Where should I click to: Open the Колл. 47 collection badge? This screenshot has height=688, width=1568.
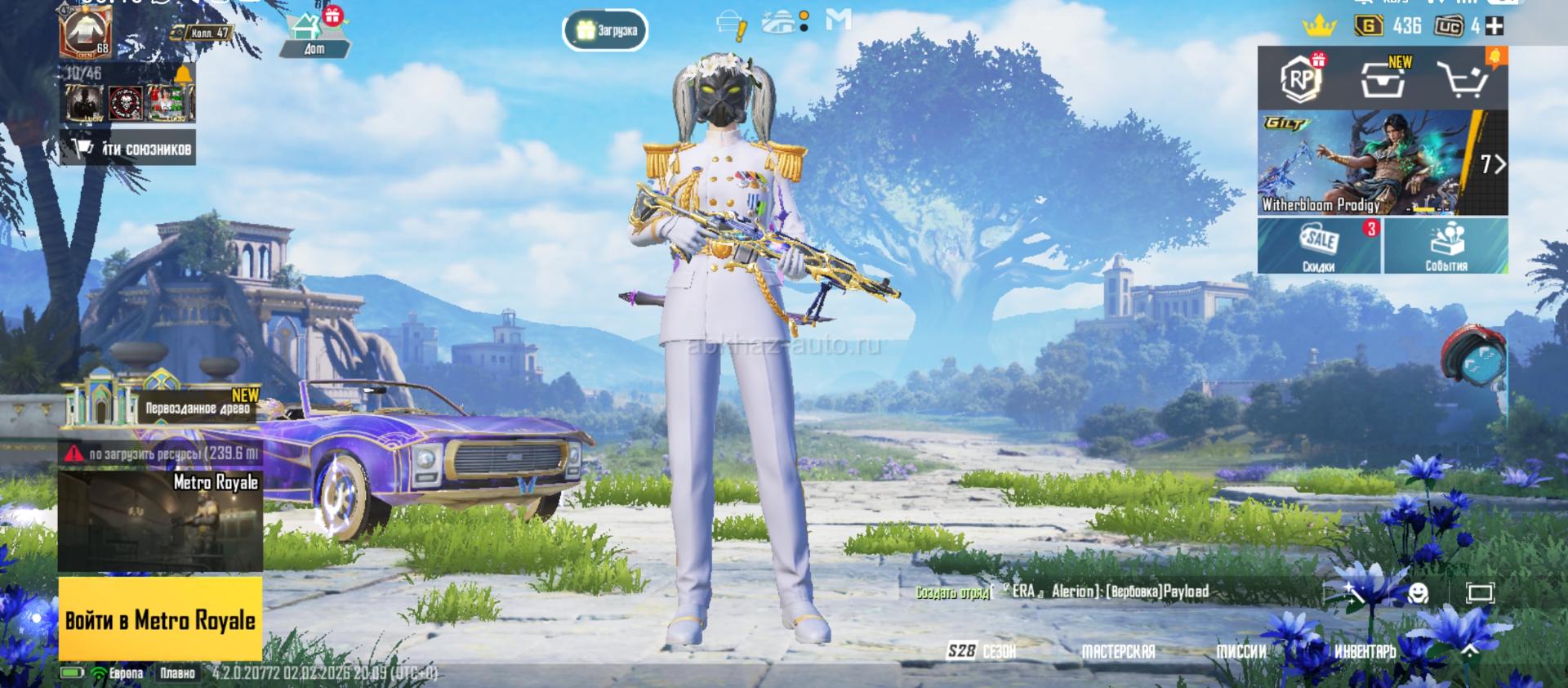pos(203,34)
